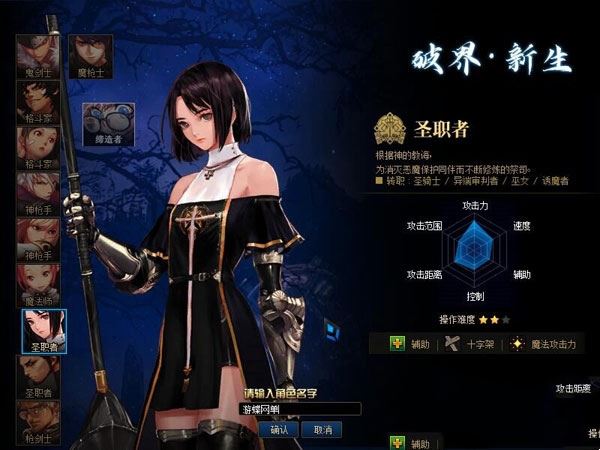Confirm the name with 确认

tap(279, 428)
